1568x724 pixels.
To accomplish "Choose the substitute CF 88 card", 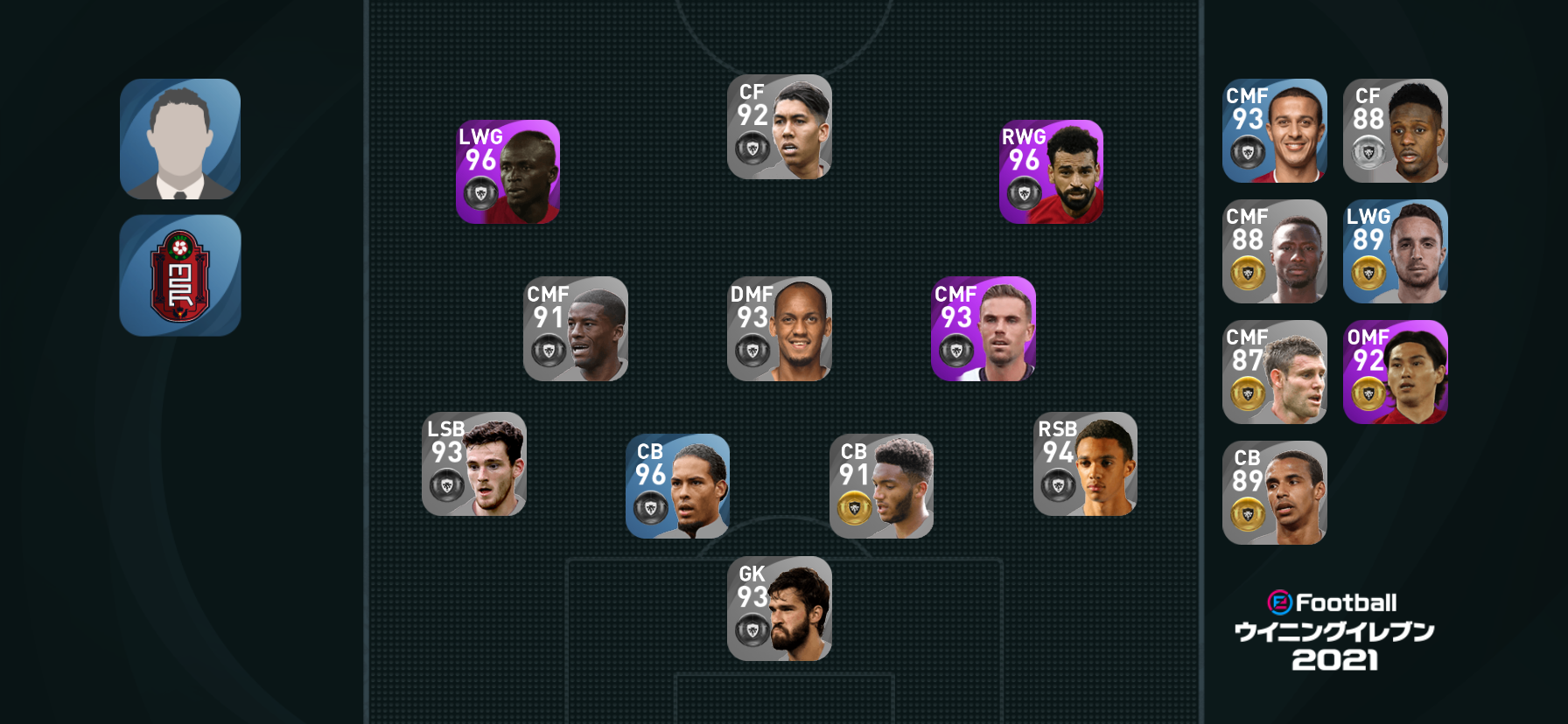I will tap(1396, 131).
